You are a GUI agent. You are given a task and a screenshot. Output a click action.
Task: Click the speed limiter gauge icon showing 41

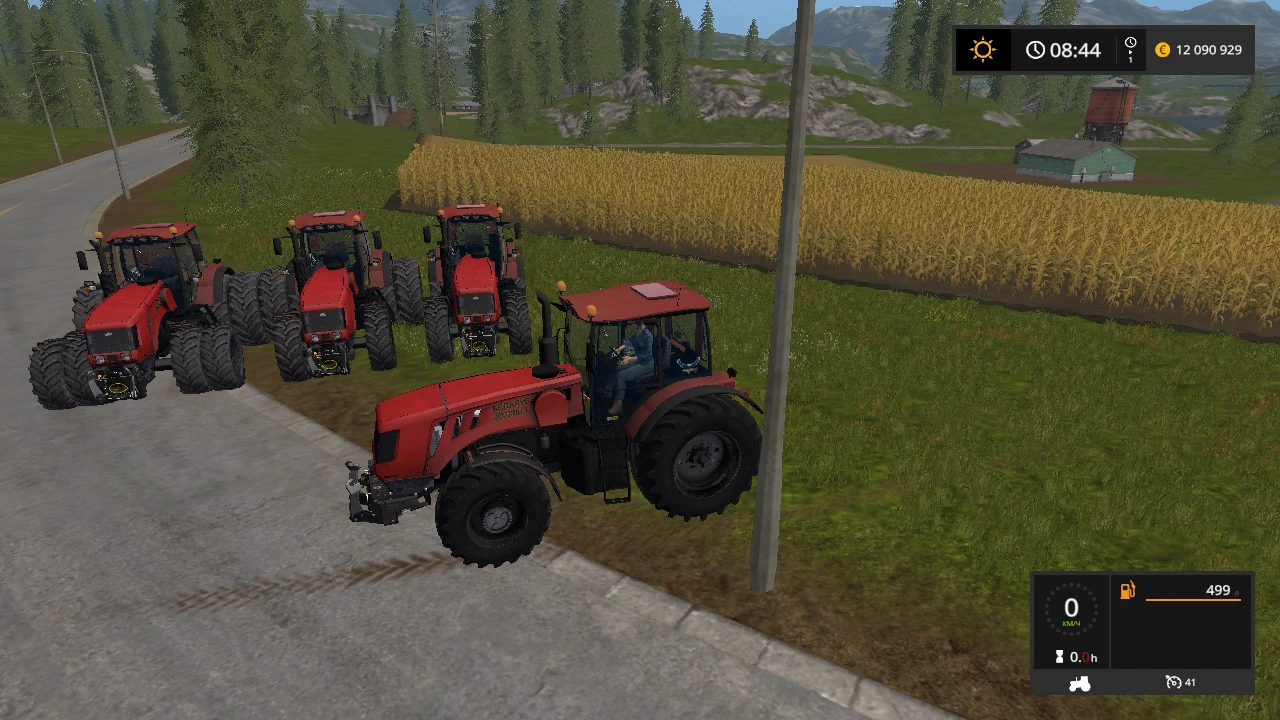coord(1173,682)
